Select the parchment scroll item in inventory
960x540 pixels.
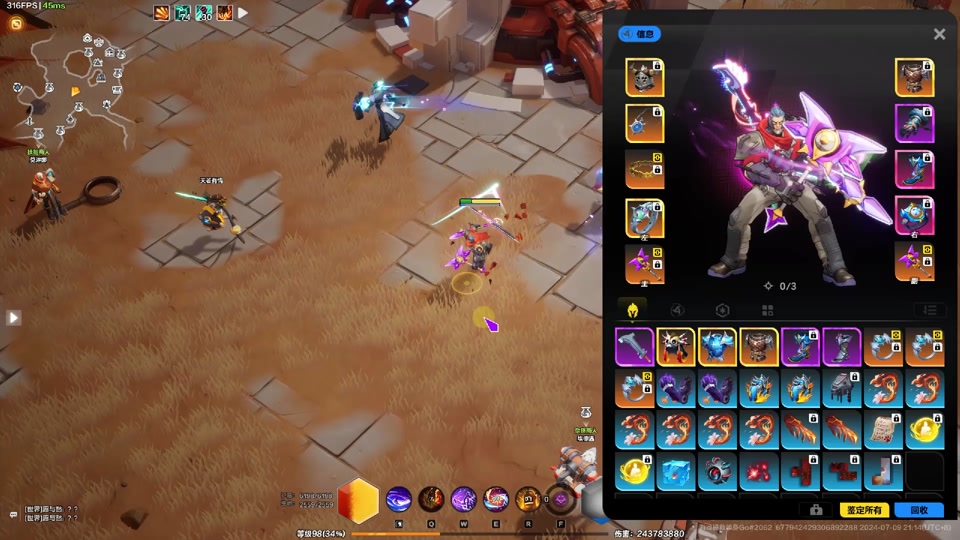(x=884, y=430)
